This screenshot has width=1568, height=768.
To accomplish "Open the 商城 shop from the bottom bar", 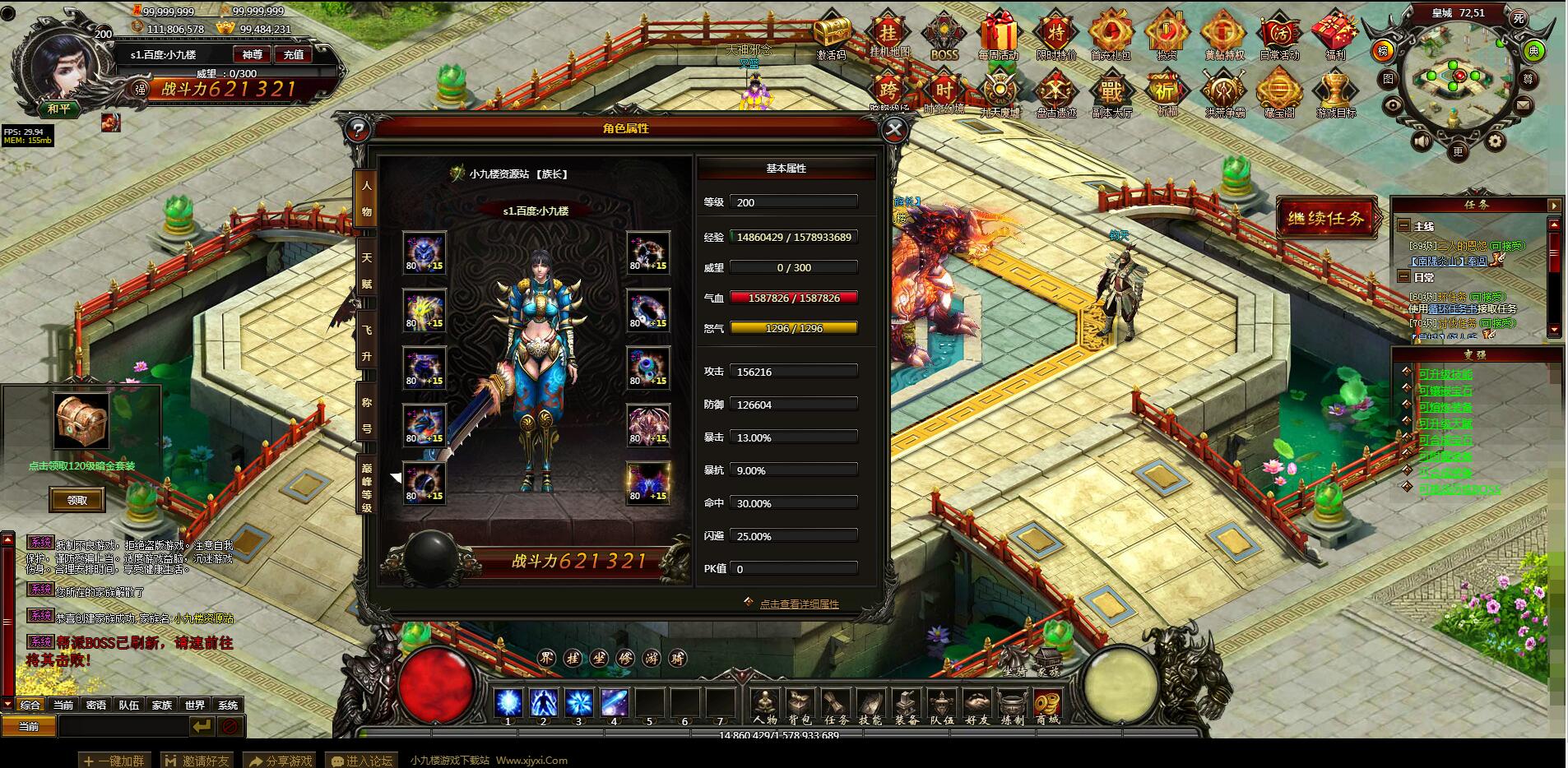I will click(1047, 707).
